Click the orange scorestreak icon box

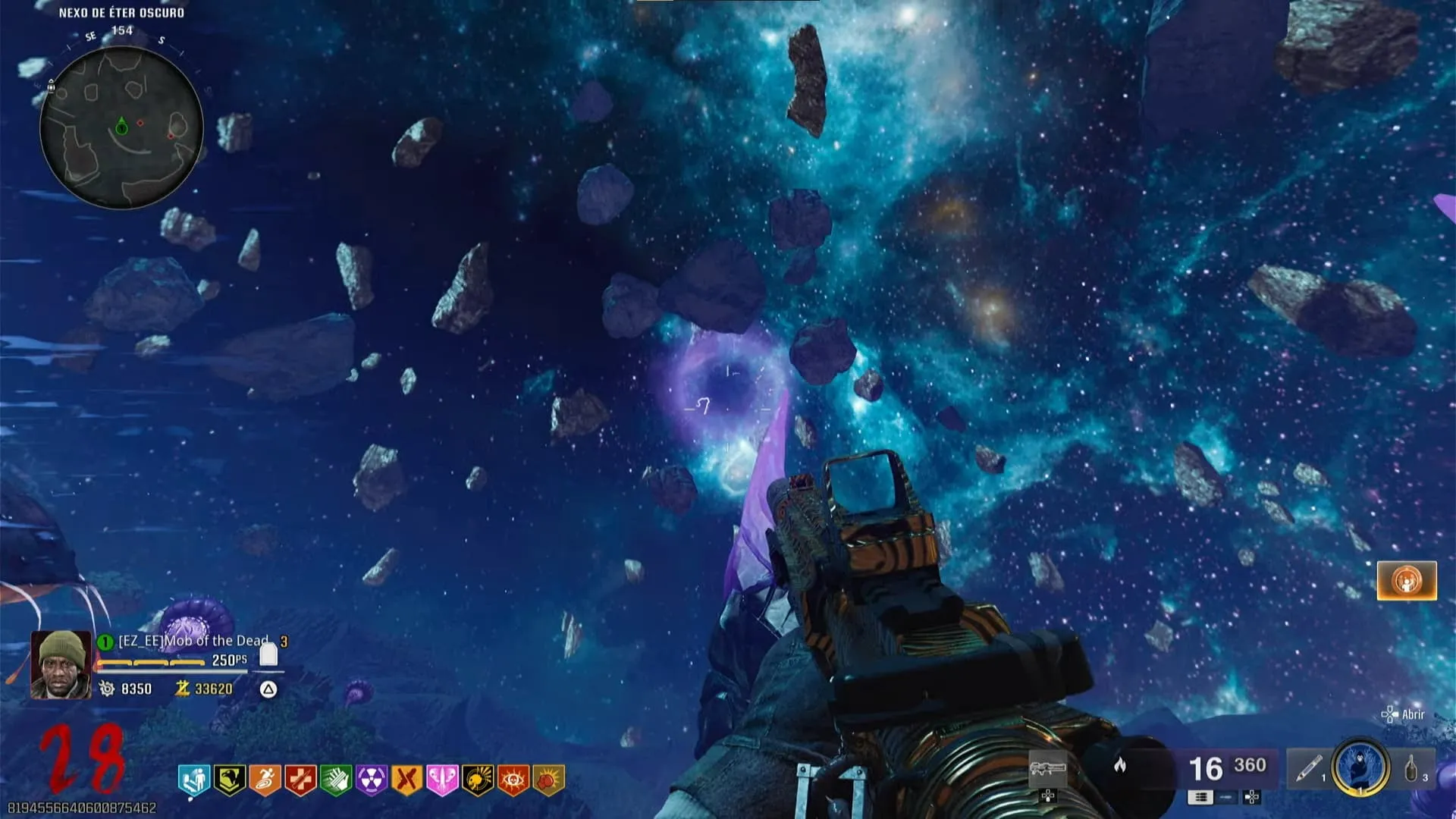coord(1407,581)
